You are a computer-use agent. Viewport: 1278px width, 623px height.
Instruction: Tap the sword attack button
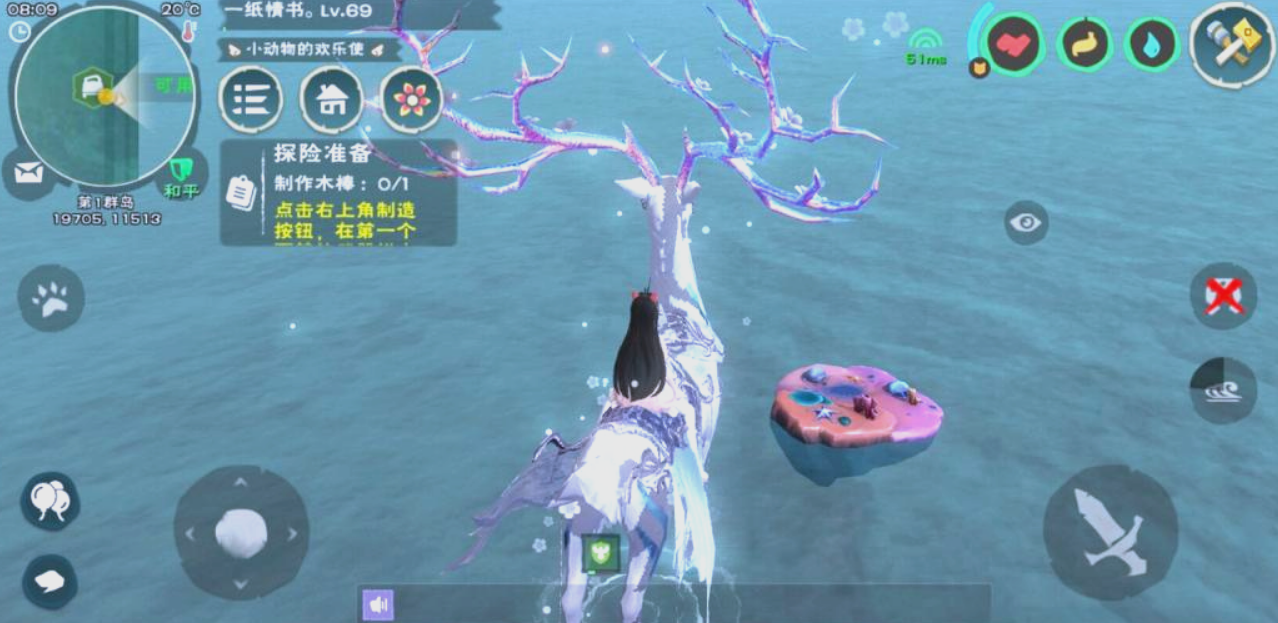coord(1110,532)
